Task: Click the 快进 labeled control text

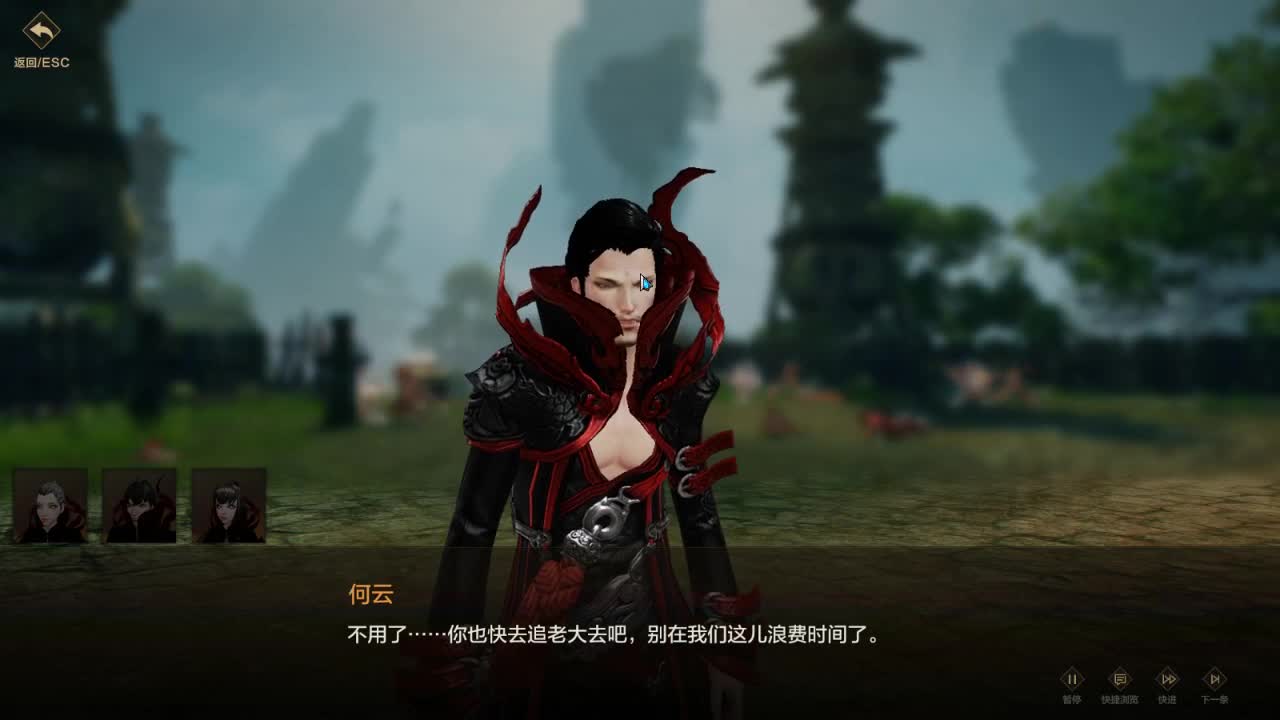Action: pyautogui.click(x=1168, y=698)
